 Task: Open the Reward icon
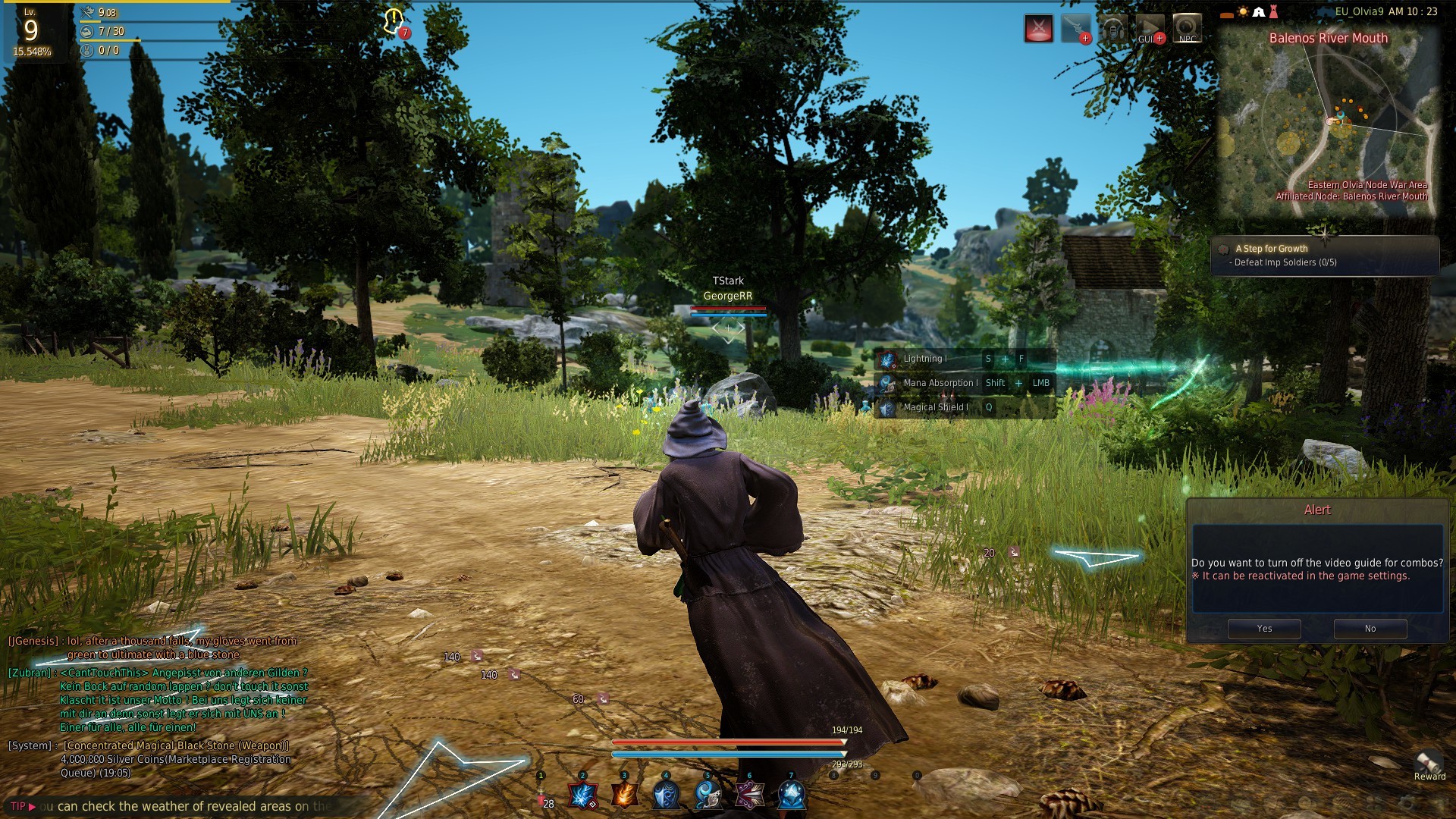pos(1429,764)
